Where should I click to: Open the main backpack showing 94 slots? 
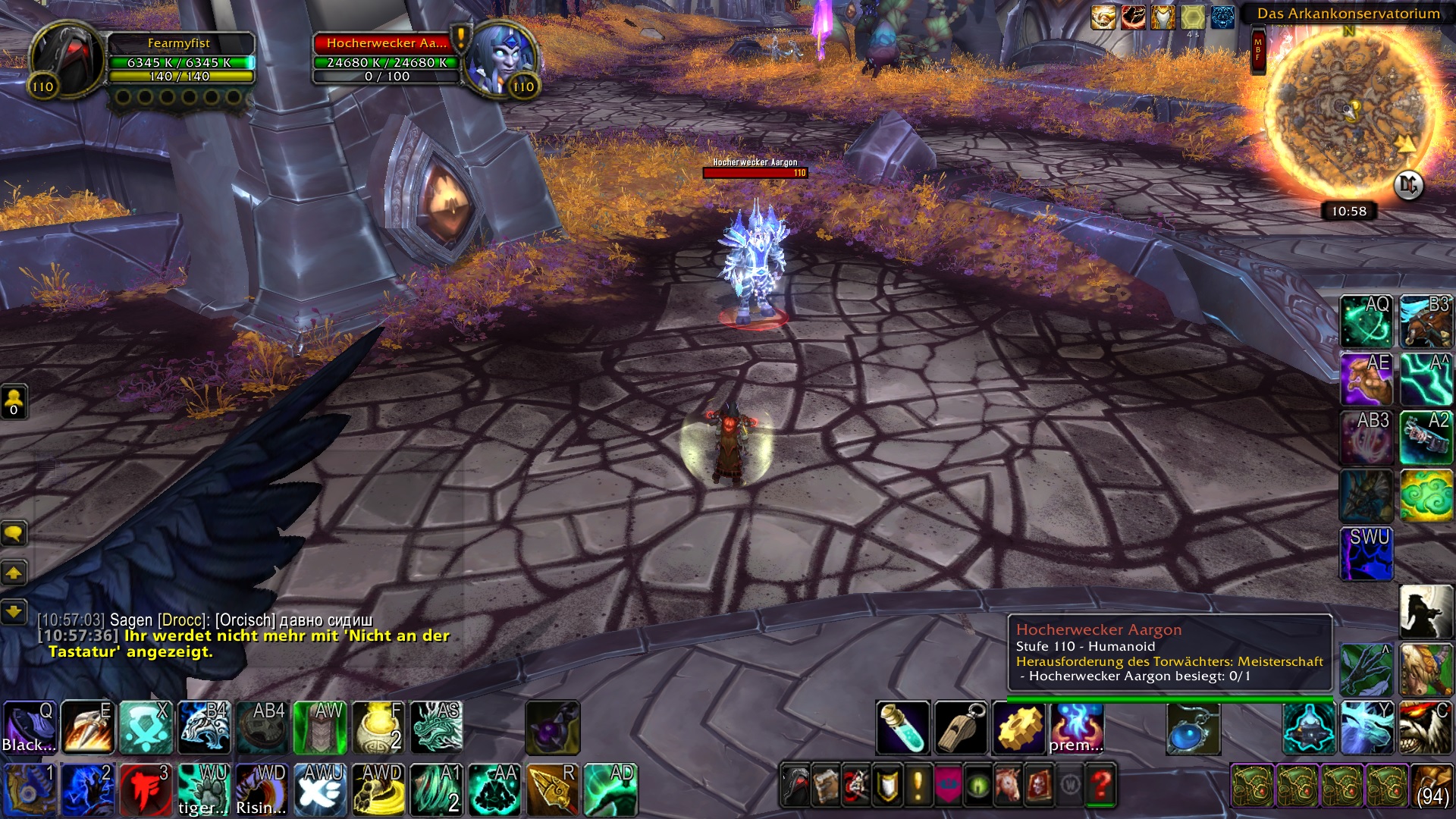click(x=1432, y=786)
